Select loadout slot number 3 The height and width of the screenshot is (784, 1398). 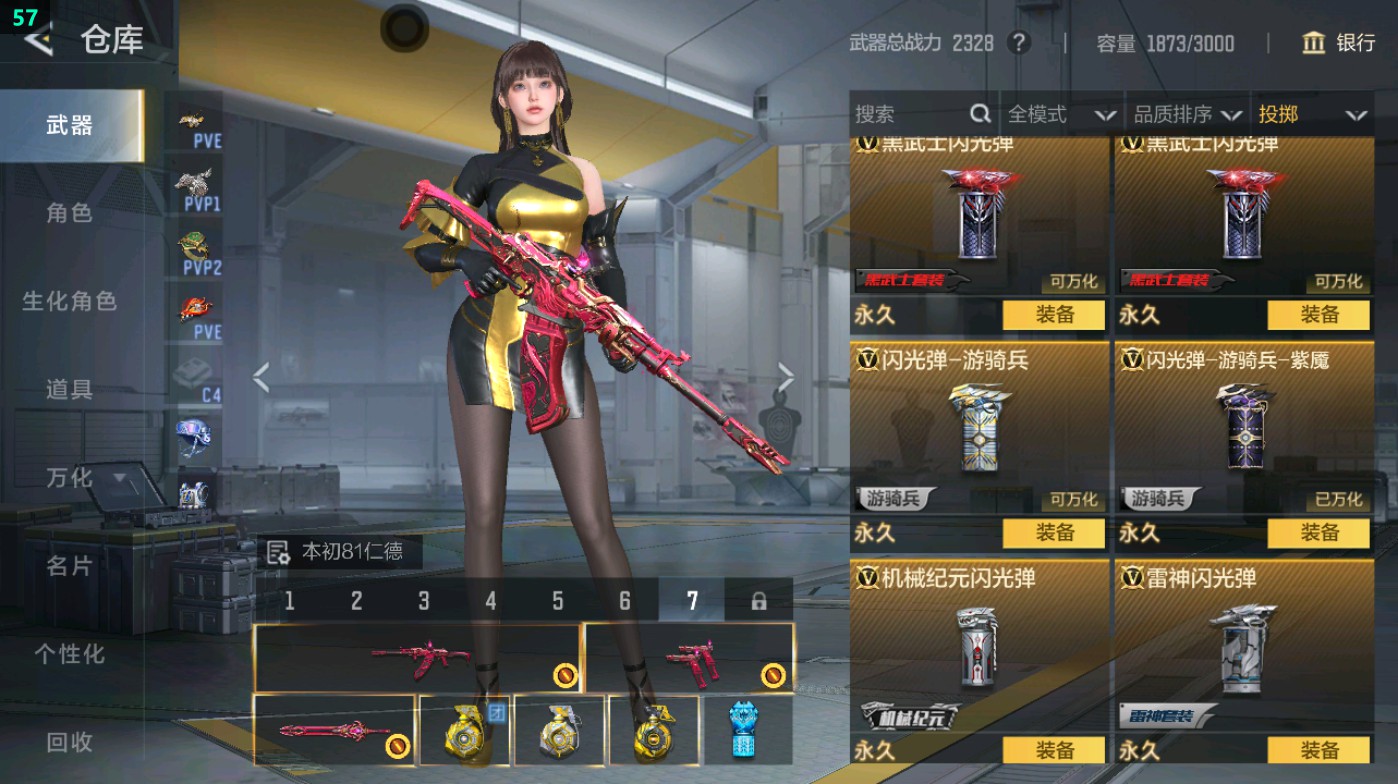424,601
